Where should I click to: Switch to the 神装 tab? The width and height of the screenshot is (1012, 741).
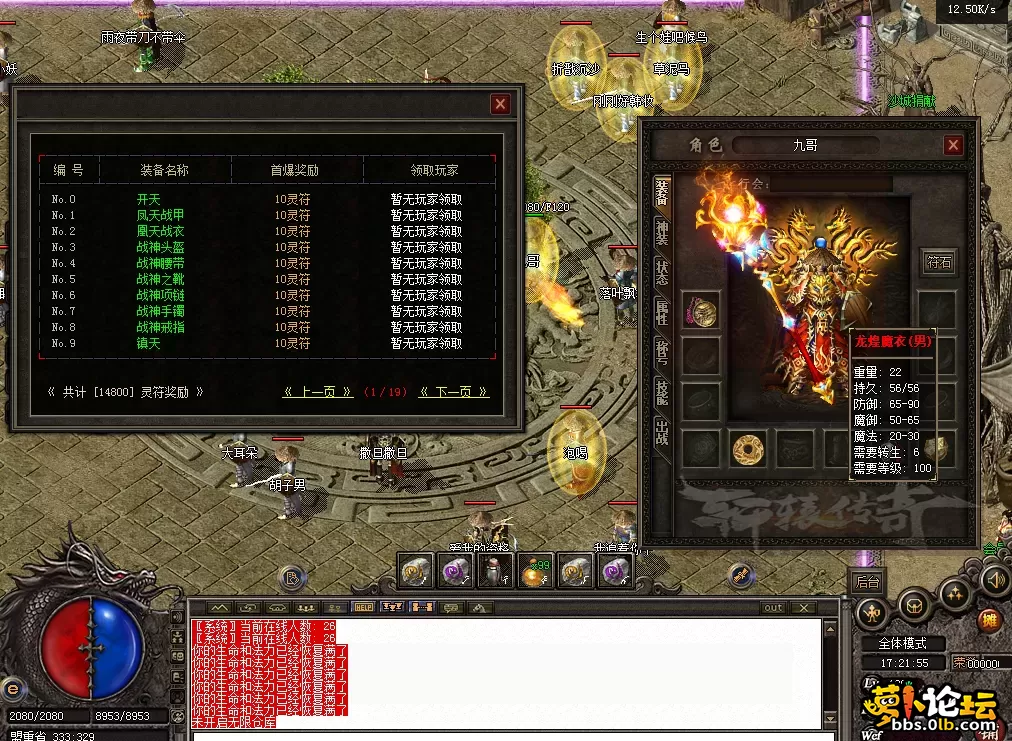pos(662,231)
